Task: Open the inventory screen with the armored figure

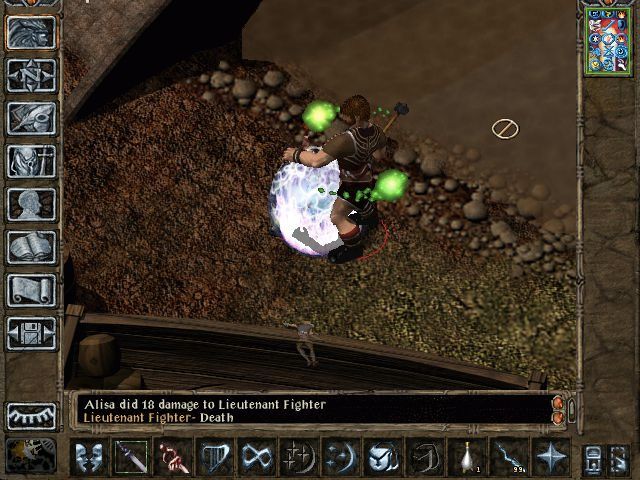Action: [x=32, y=161]
